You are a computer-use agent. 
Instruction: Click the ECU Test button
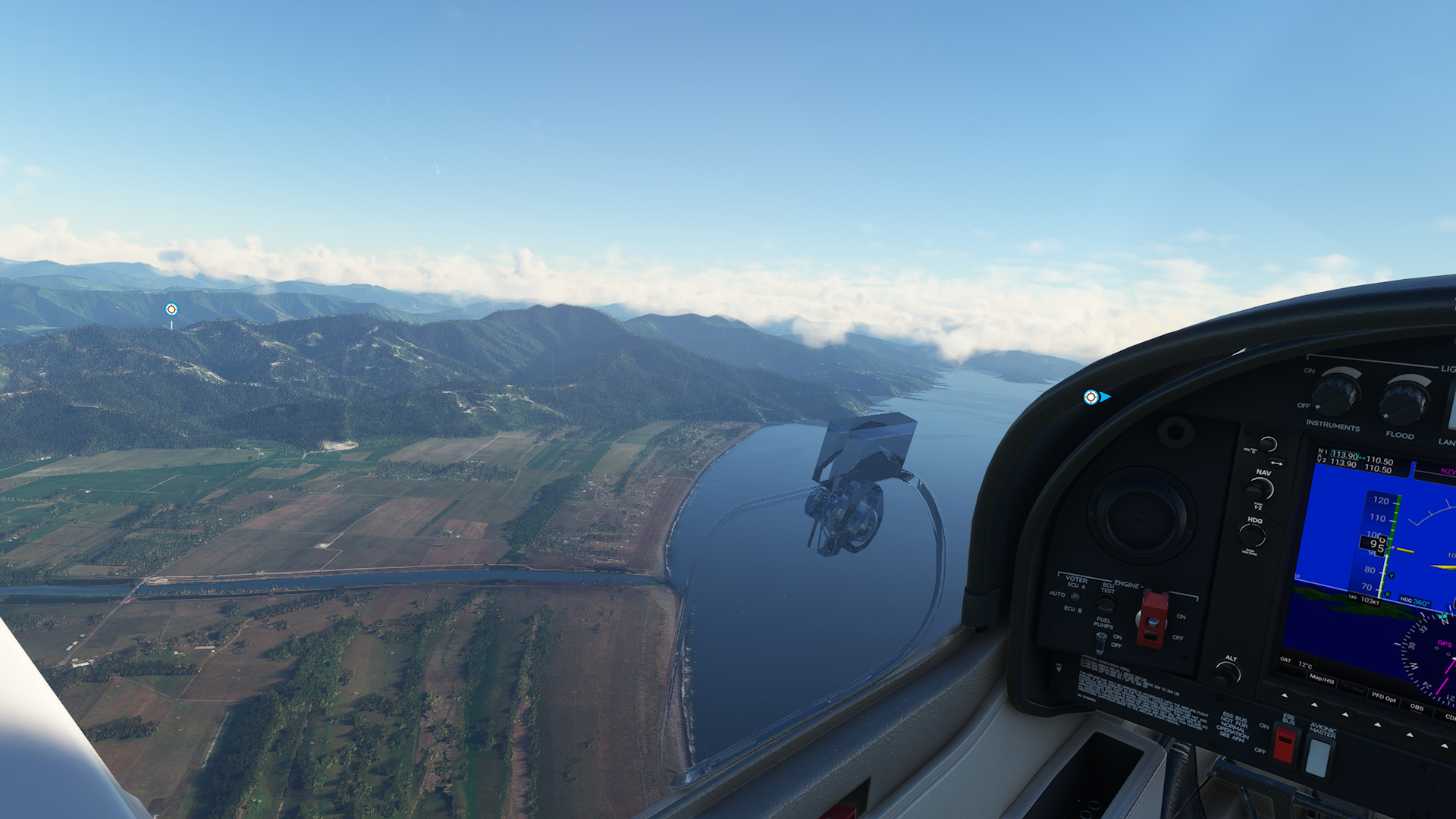click(x=1106, y=604)
